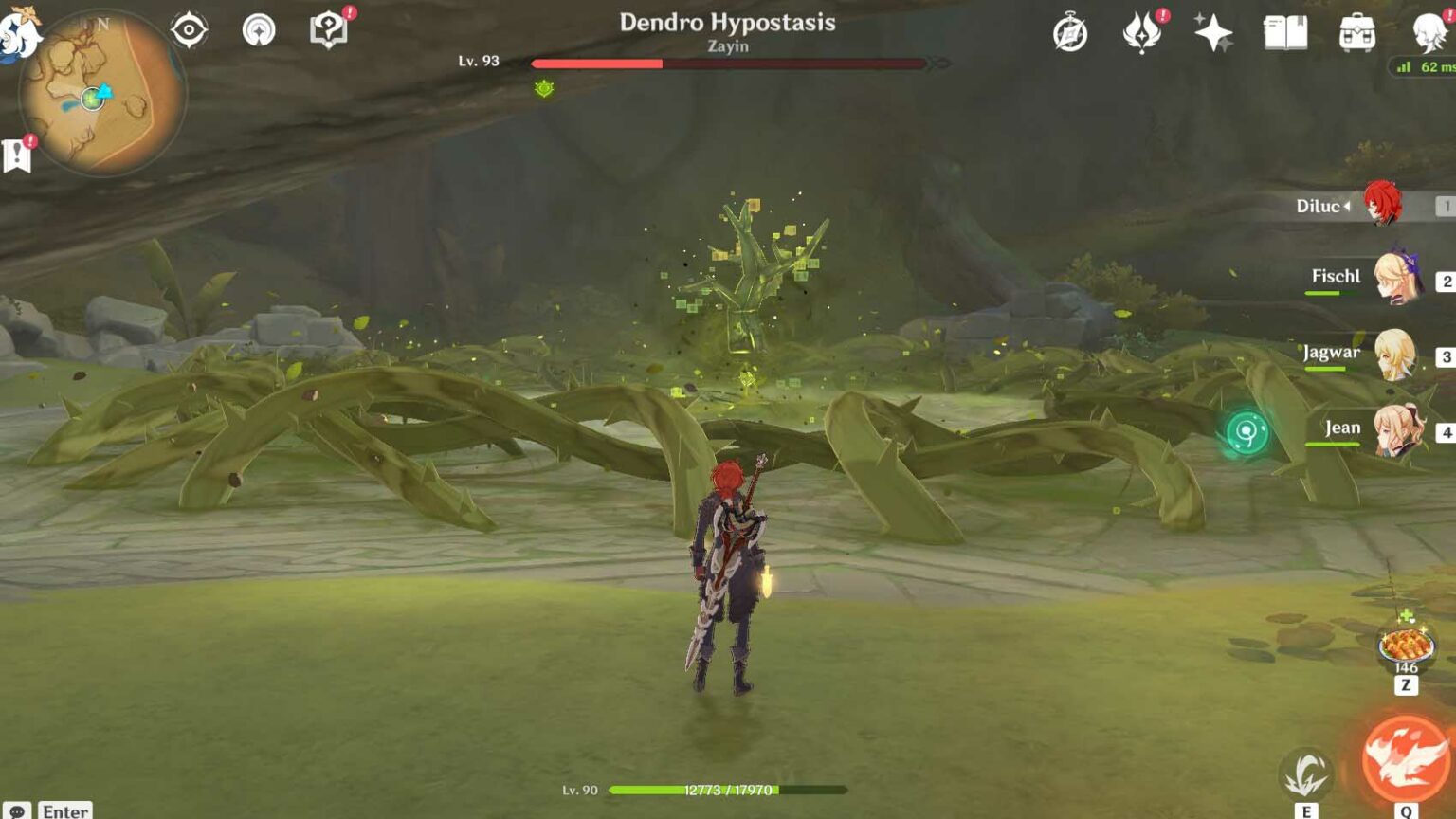Open the Paimon main menu
This screenshot has width=1456, height=819.
pos(17,28)
